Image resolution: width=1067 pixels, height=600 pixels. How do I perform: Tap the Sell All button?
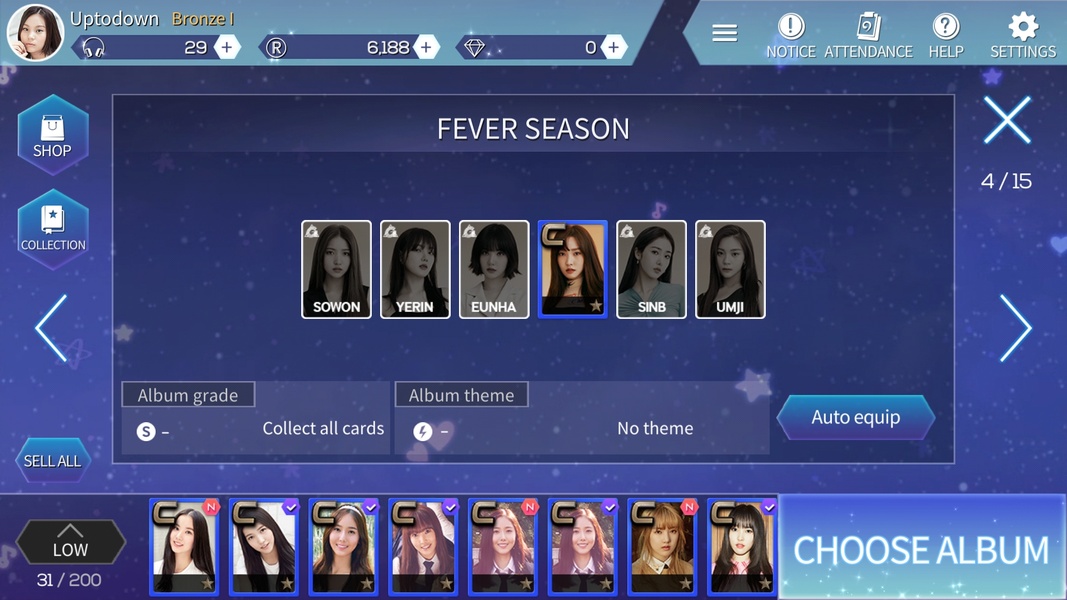52,461
